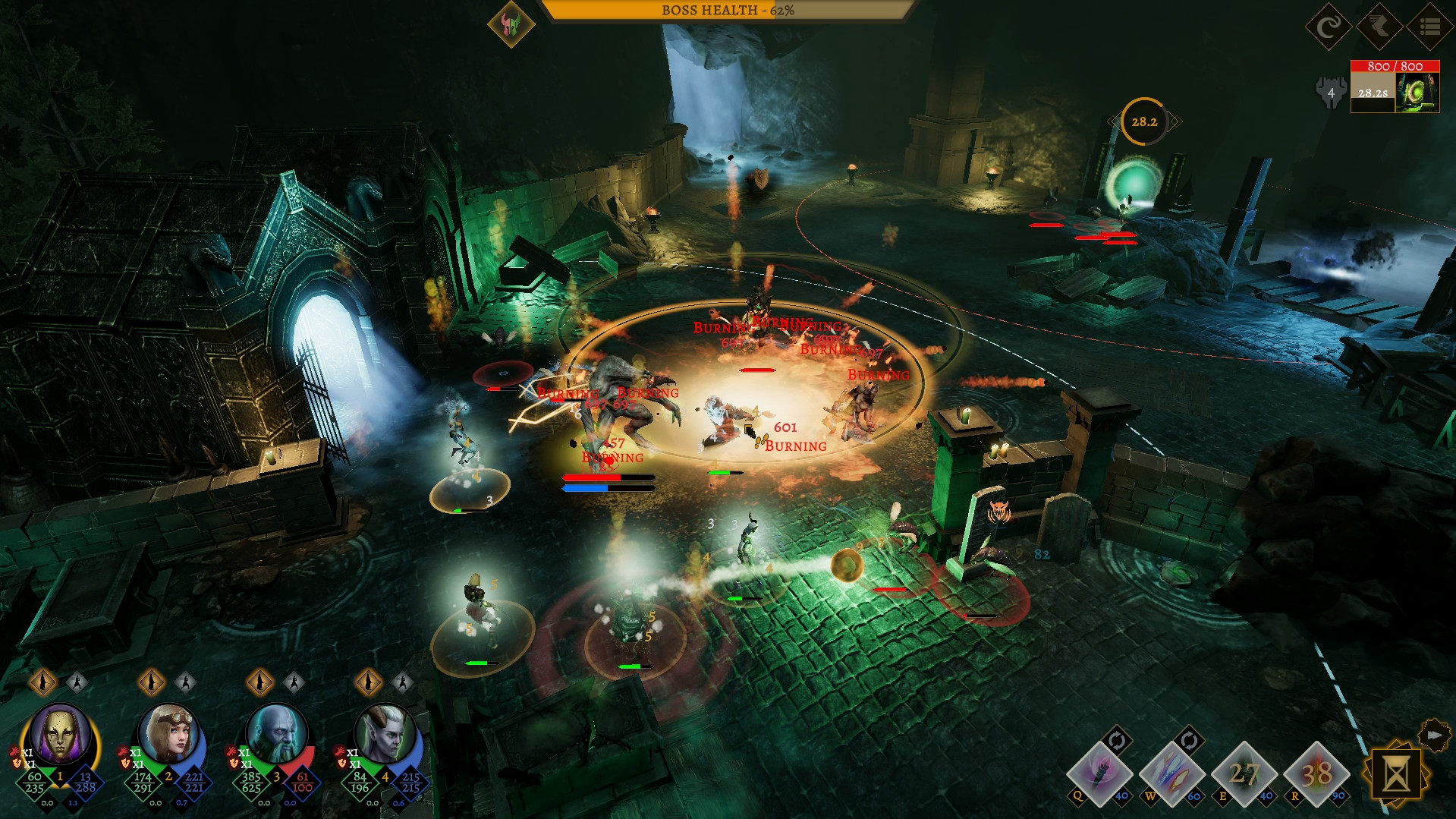Click the boss emblem beside the boss health bar

click(511, 24)
